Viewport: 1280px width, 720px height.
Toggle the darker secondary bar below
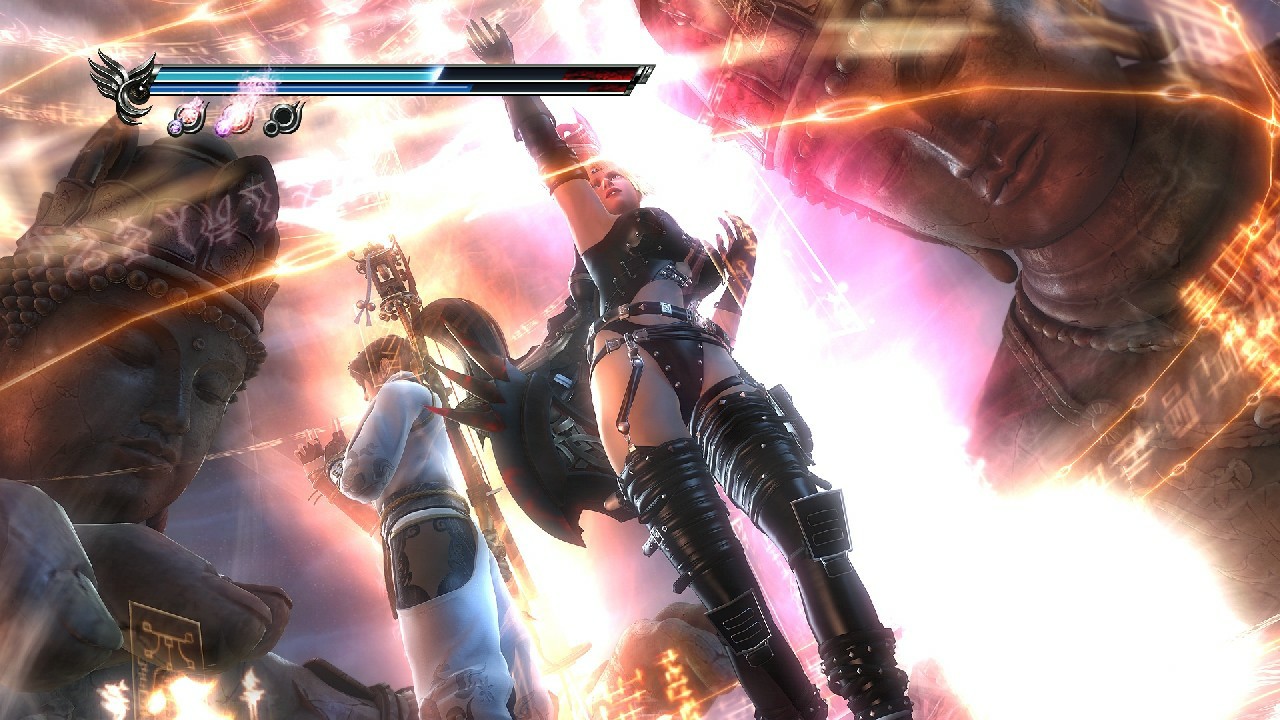(x=300, y=87)
